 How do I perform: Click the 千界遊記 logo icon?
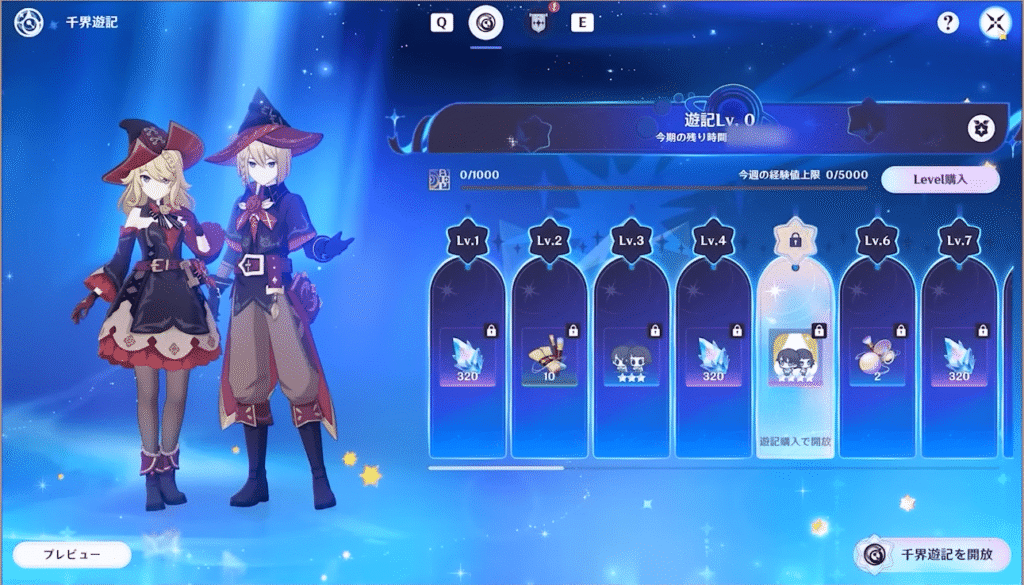28,22
